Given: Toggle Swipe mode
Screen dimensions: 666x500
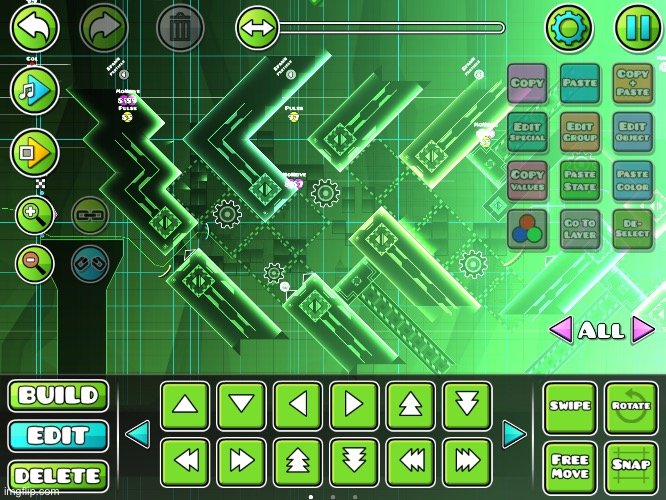Looking at the screenshot, I should coord(570,407).
